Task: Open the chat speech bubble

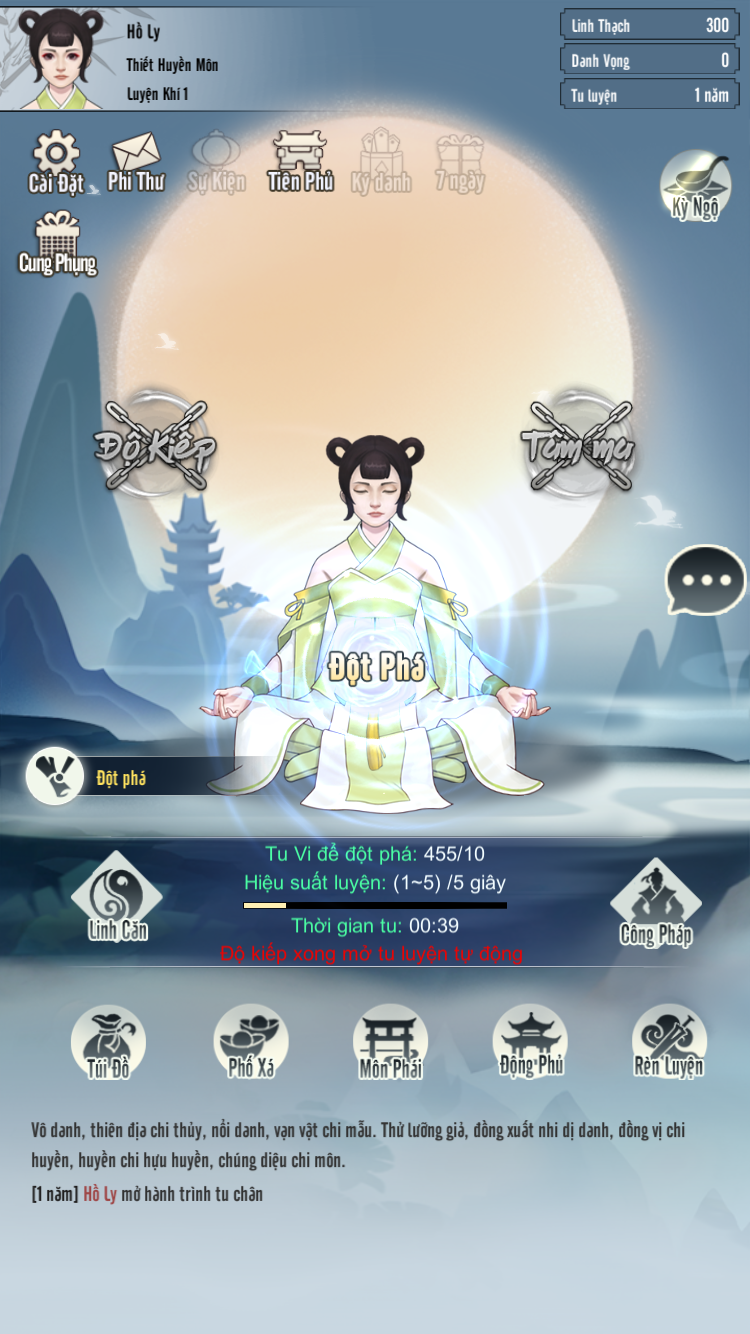Action: [705, 580]
